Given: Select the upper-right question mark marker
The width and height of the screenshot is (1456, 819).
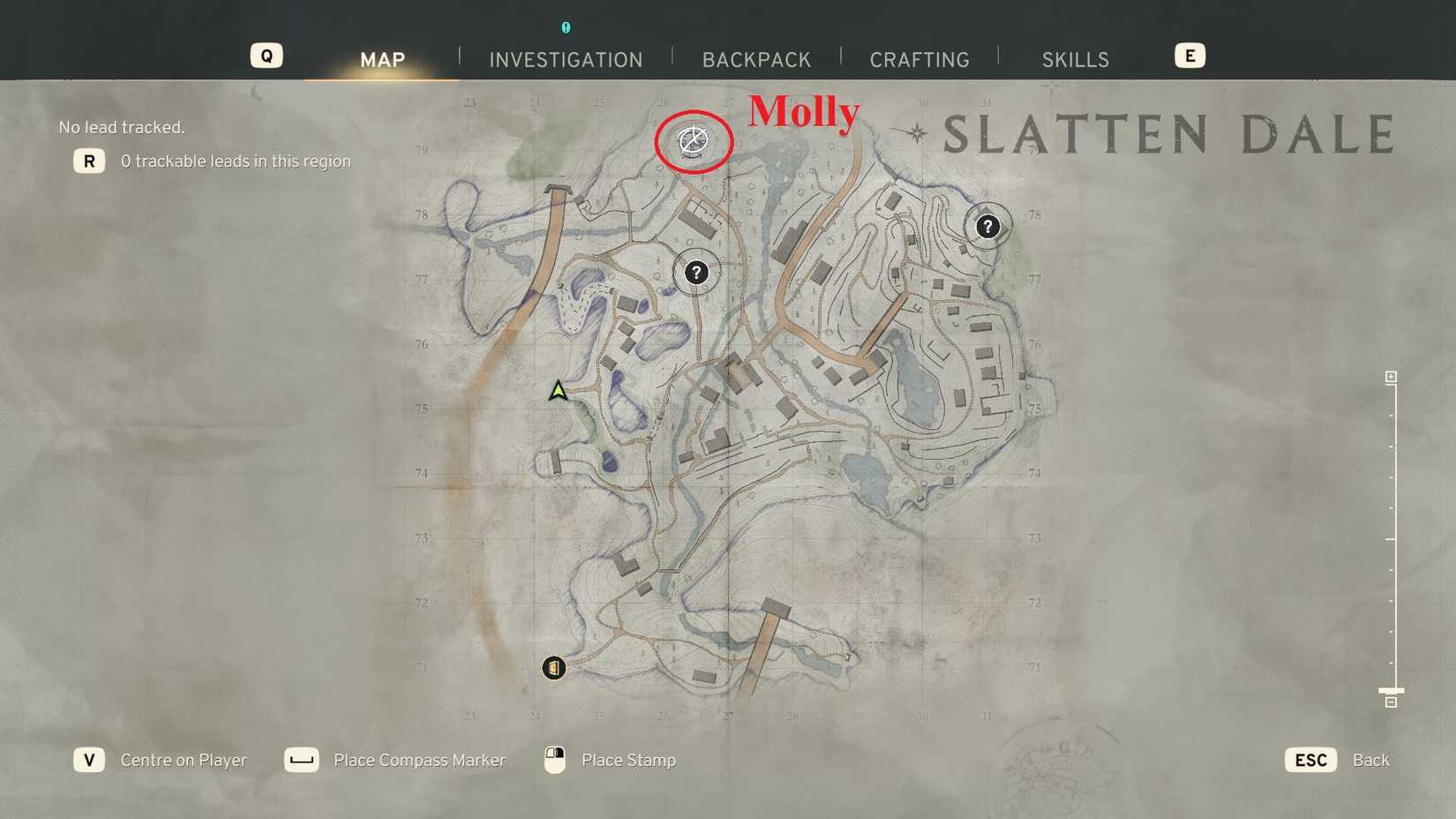Looking at the screenshot, I should click(x=987, y=227).
